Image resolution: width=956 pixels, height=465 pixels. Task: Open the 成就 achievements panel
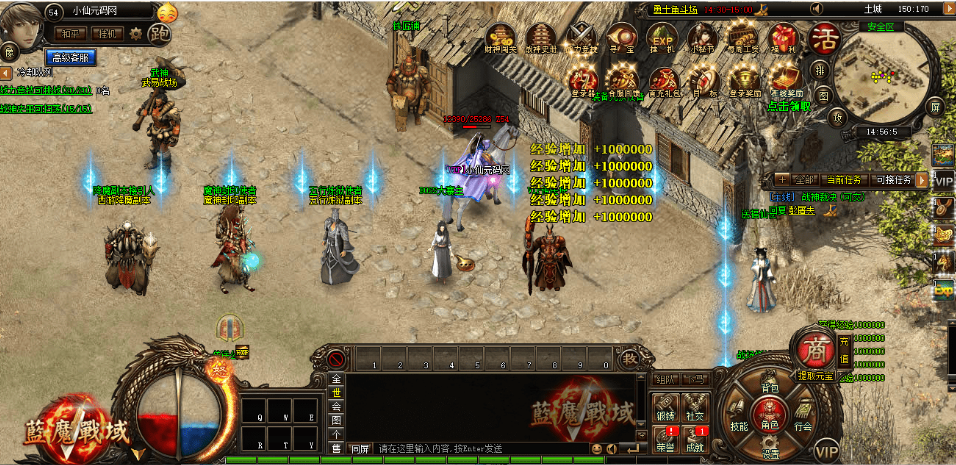coord(693,442)
